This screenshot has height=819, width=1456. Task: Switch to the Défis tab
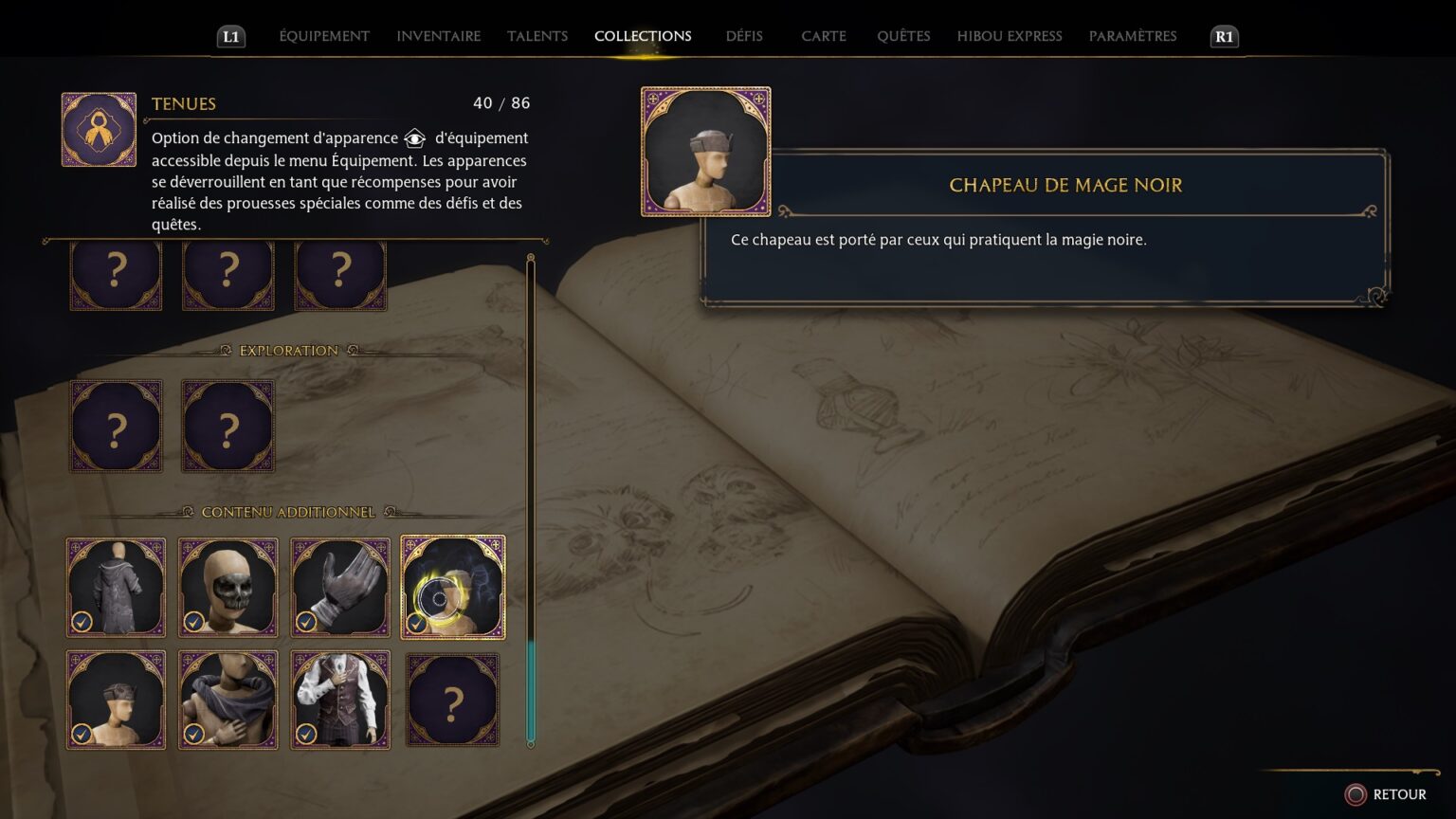tap(743, 36)
